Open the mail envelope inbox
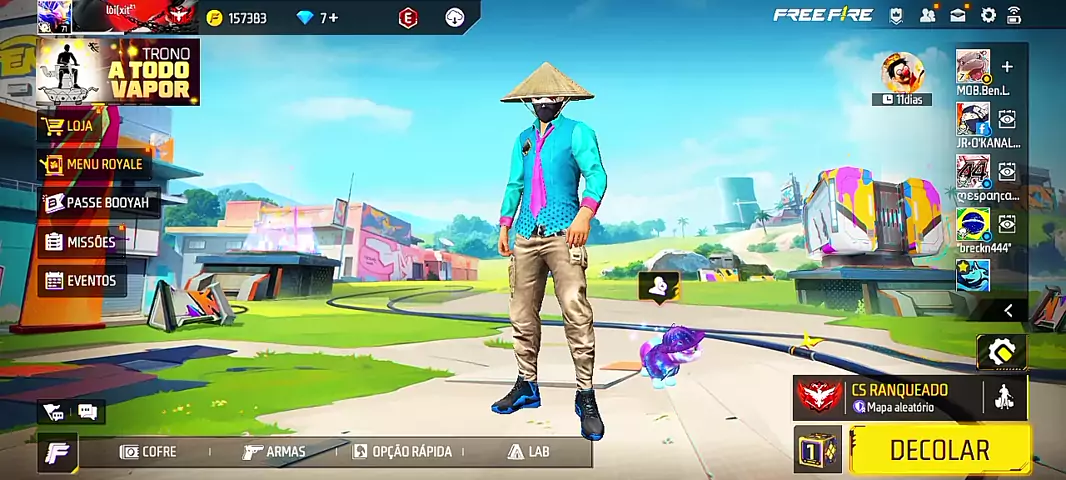The image size is (1066, 480). (x=959, y=15)
